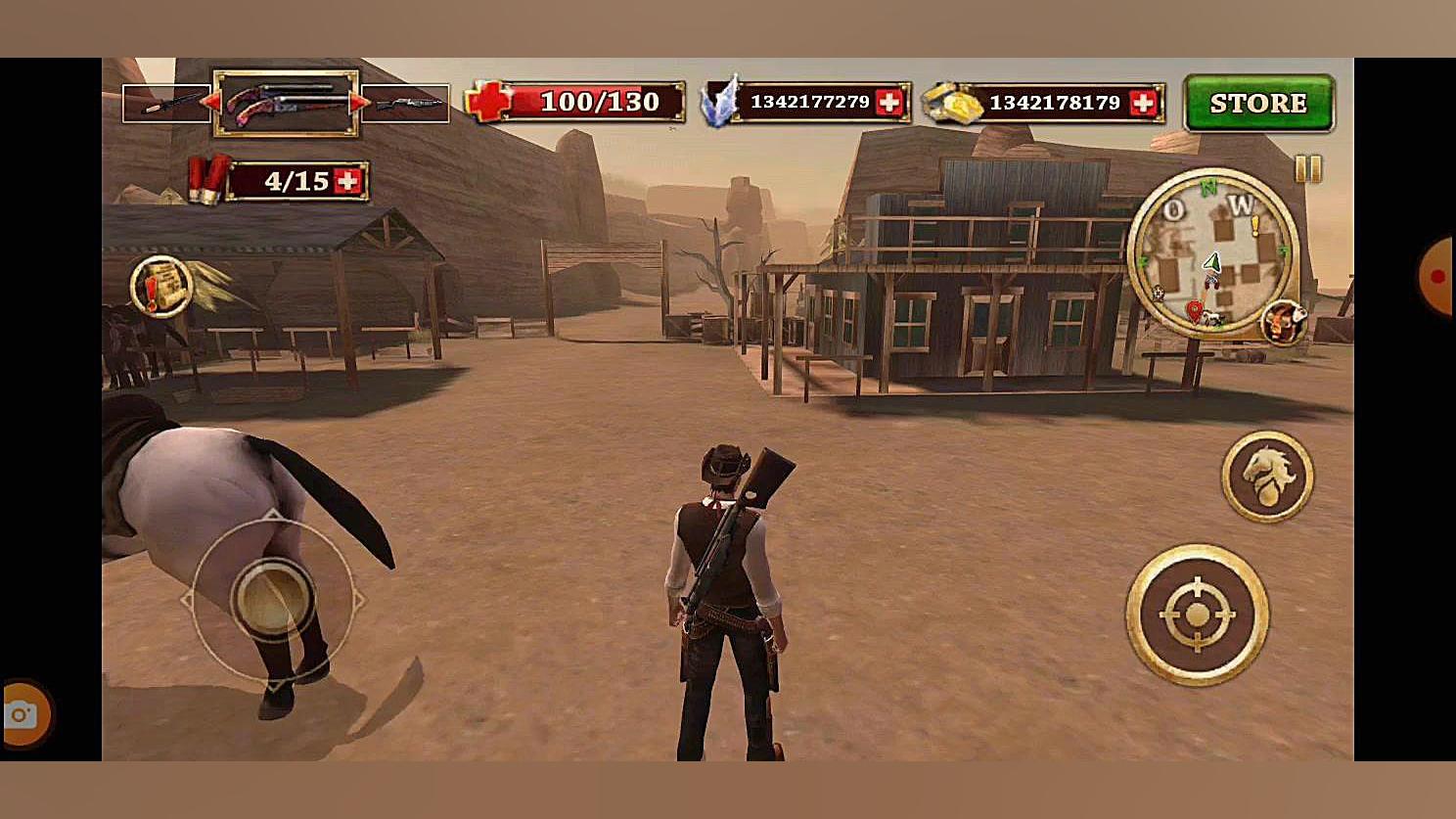The image size is (1456, 819).
Task: Switch to the previous weapon slot with the knife
Action: pos(165,104)
